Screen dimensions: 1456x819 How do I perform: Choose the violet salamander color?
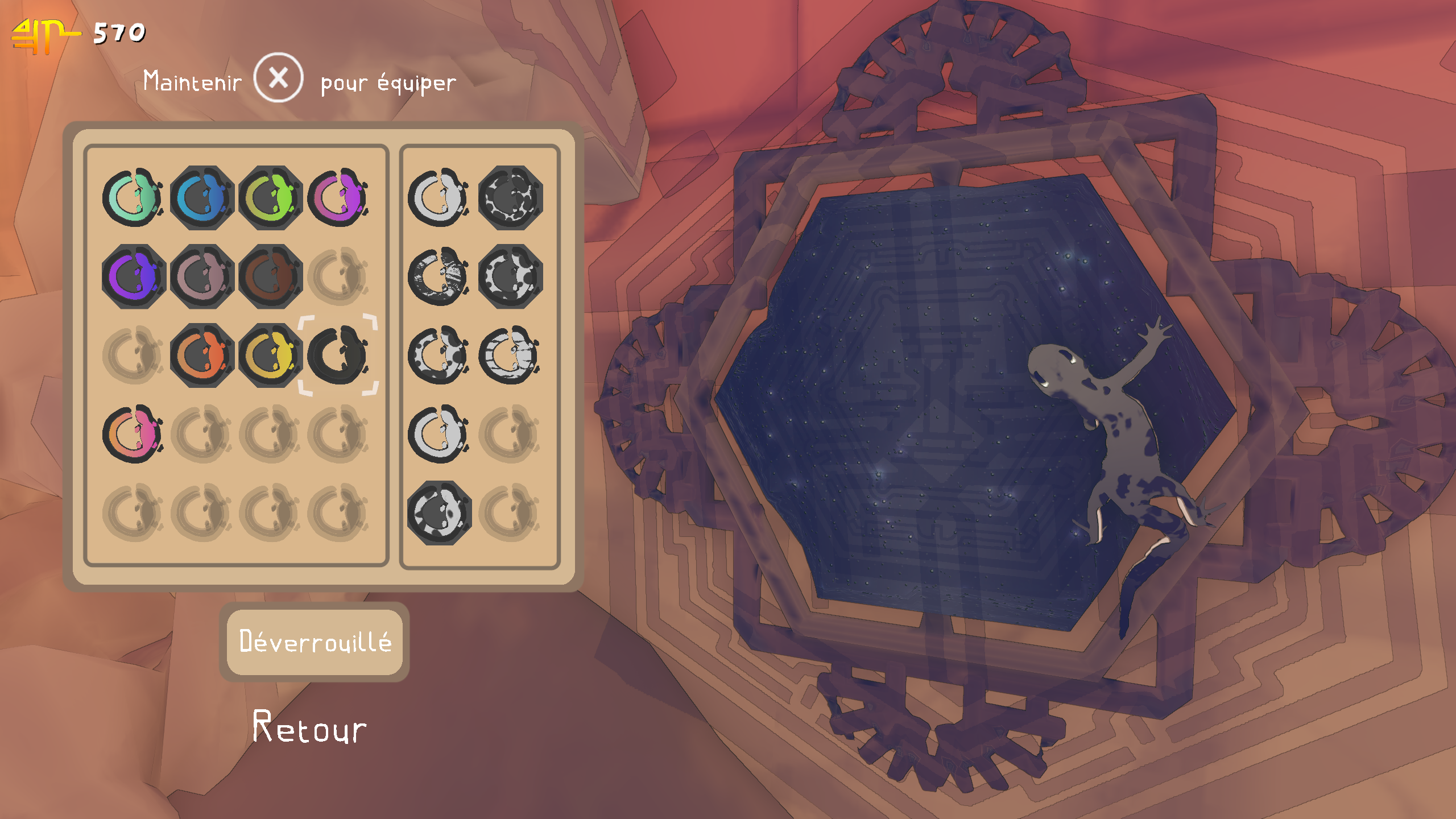tap(133, 276)
